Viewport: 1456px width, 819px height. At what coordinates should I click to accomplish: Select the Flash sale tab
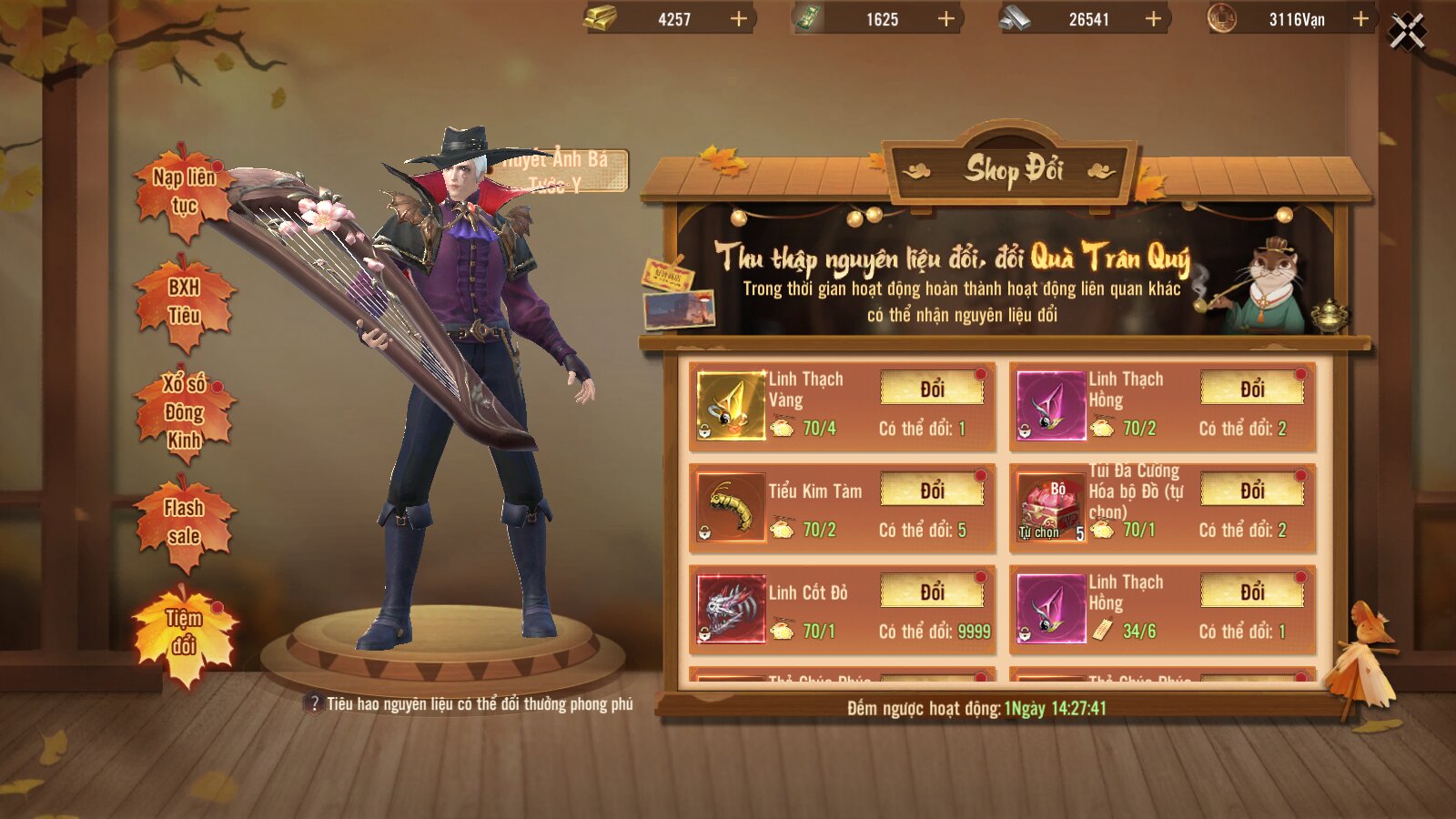coord(185,522)
